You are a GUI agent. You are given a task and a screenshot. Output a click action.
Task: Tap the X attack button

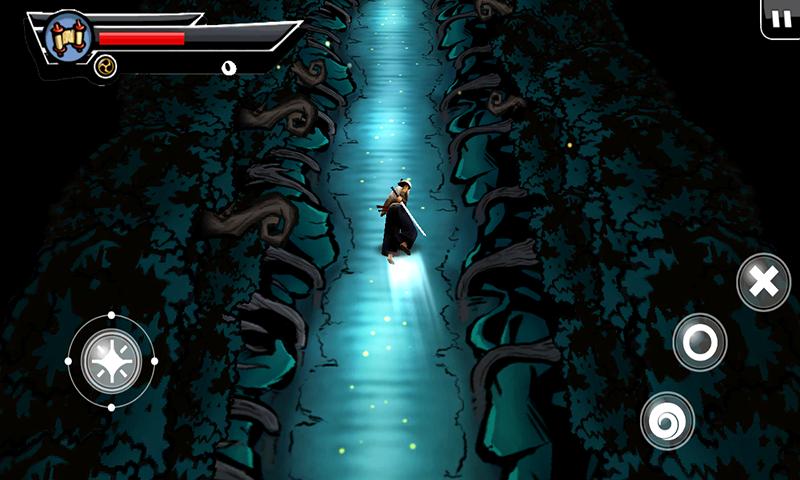(x=763, y=282)
